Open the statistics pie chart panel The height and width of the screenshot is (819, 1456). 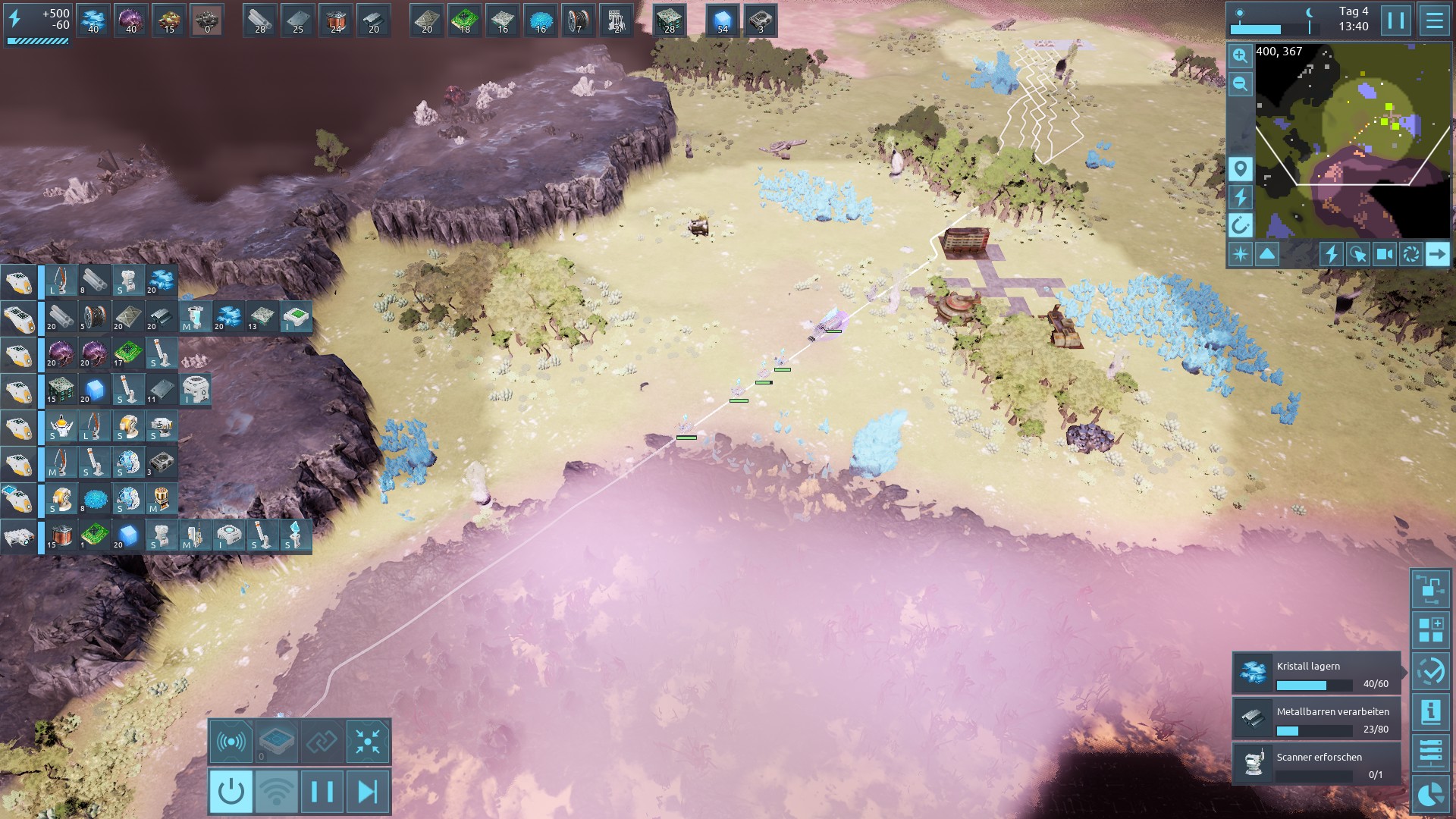[x=1430, y=795]
